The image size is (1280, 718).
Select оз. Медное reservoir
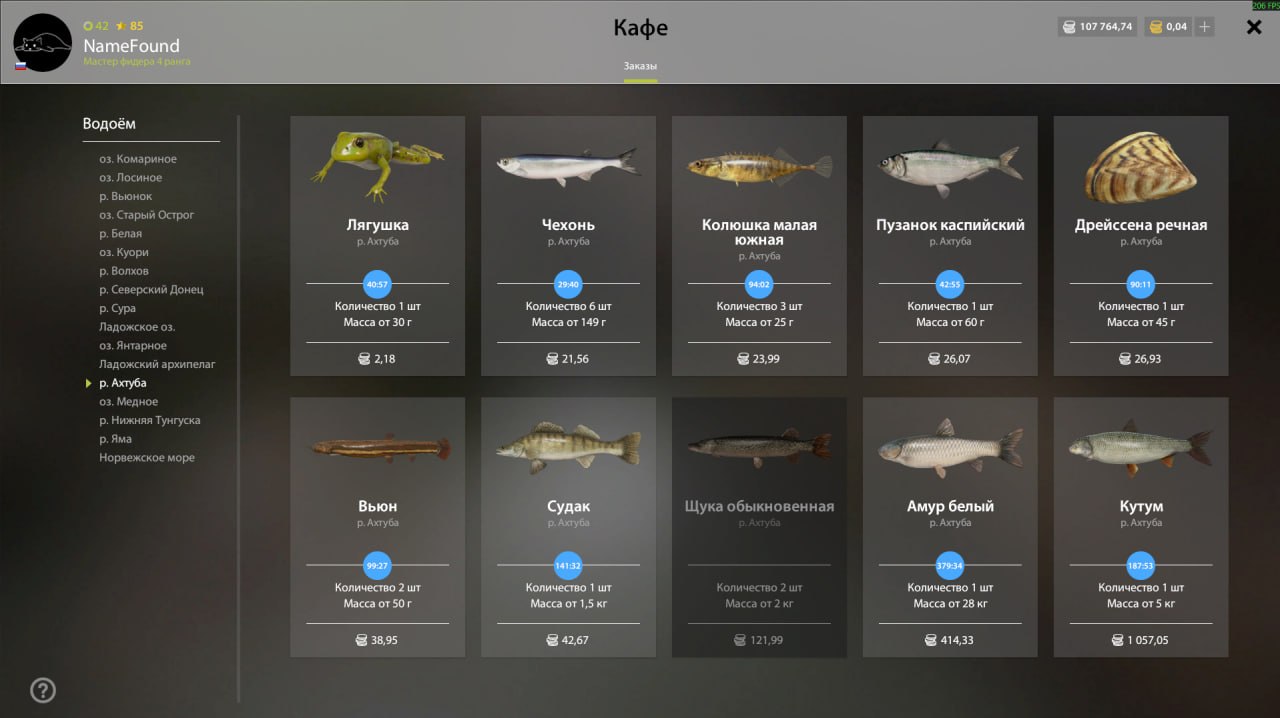[x=129, y=402]
